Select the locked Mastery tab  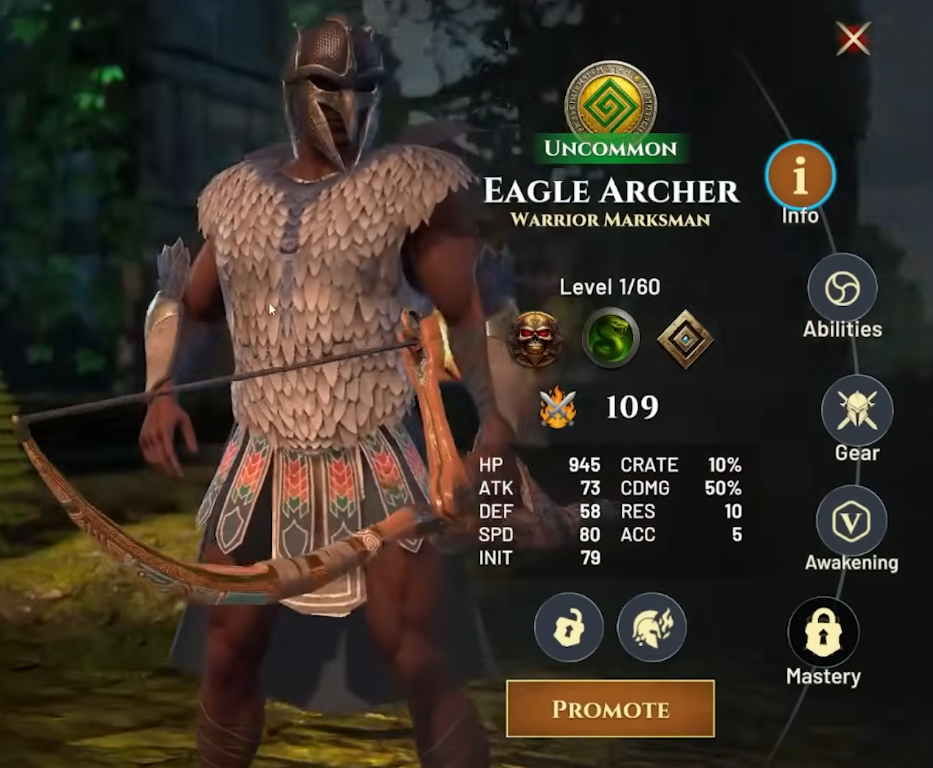coord(823,634)
